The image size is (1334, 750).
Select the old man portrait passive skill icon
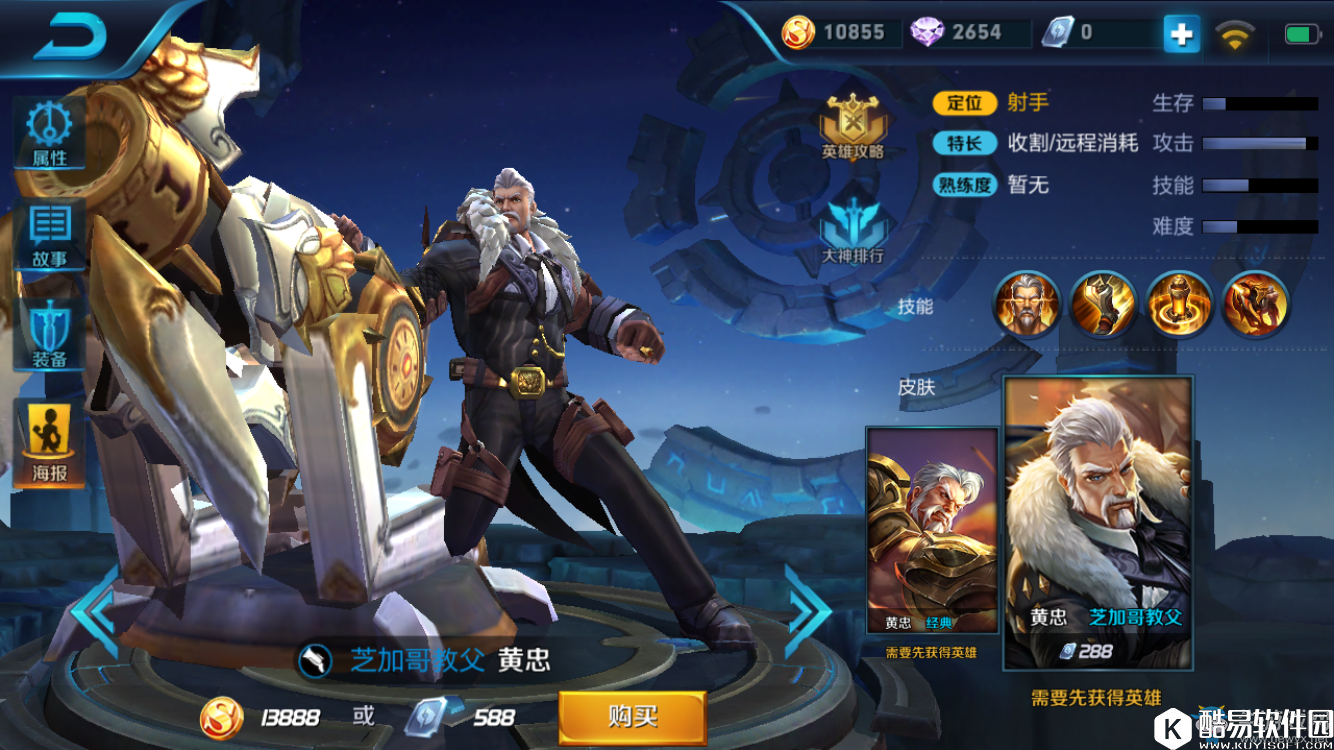1026,304
